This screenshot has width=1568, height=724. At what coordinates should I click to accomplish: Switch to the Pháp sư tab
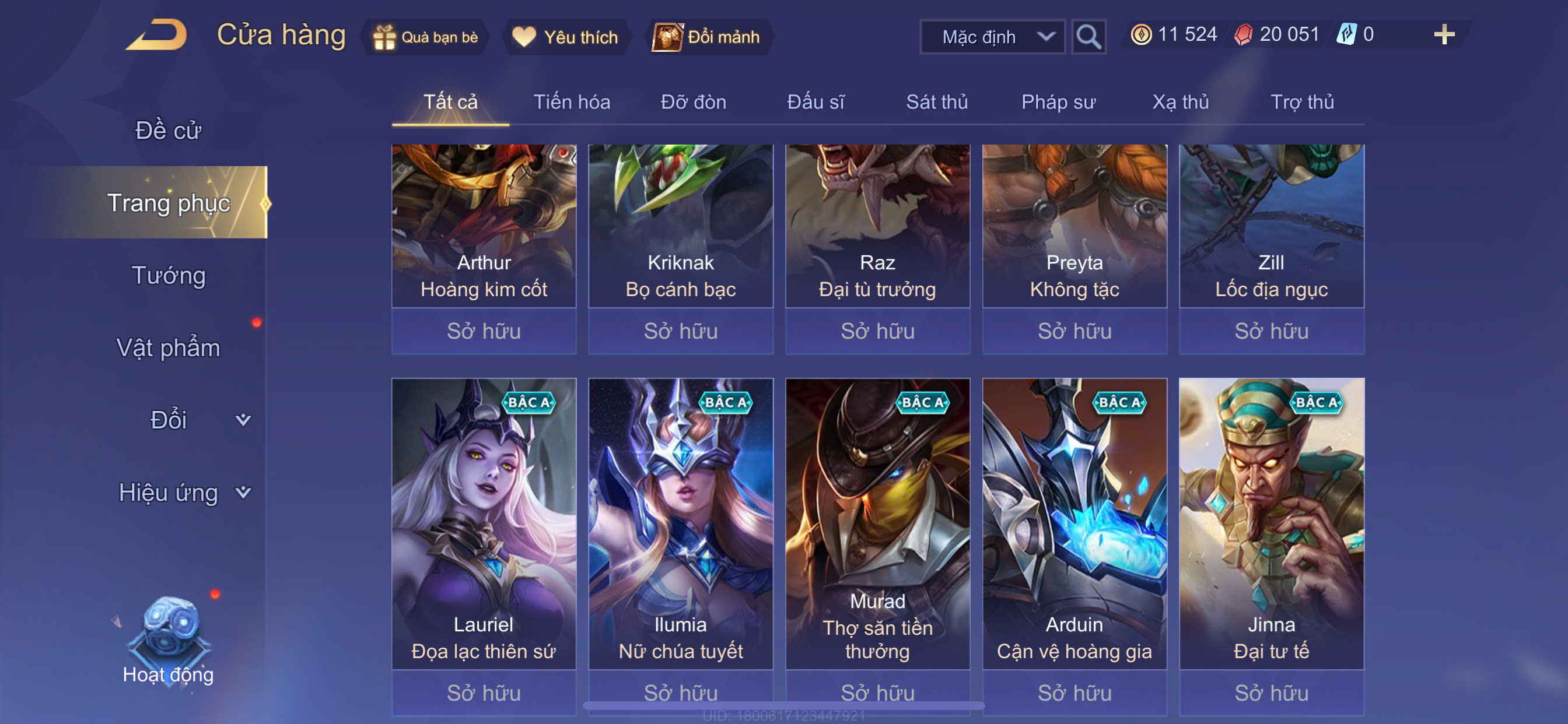1058,102
